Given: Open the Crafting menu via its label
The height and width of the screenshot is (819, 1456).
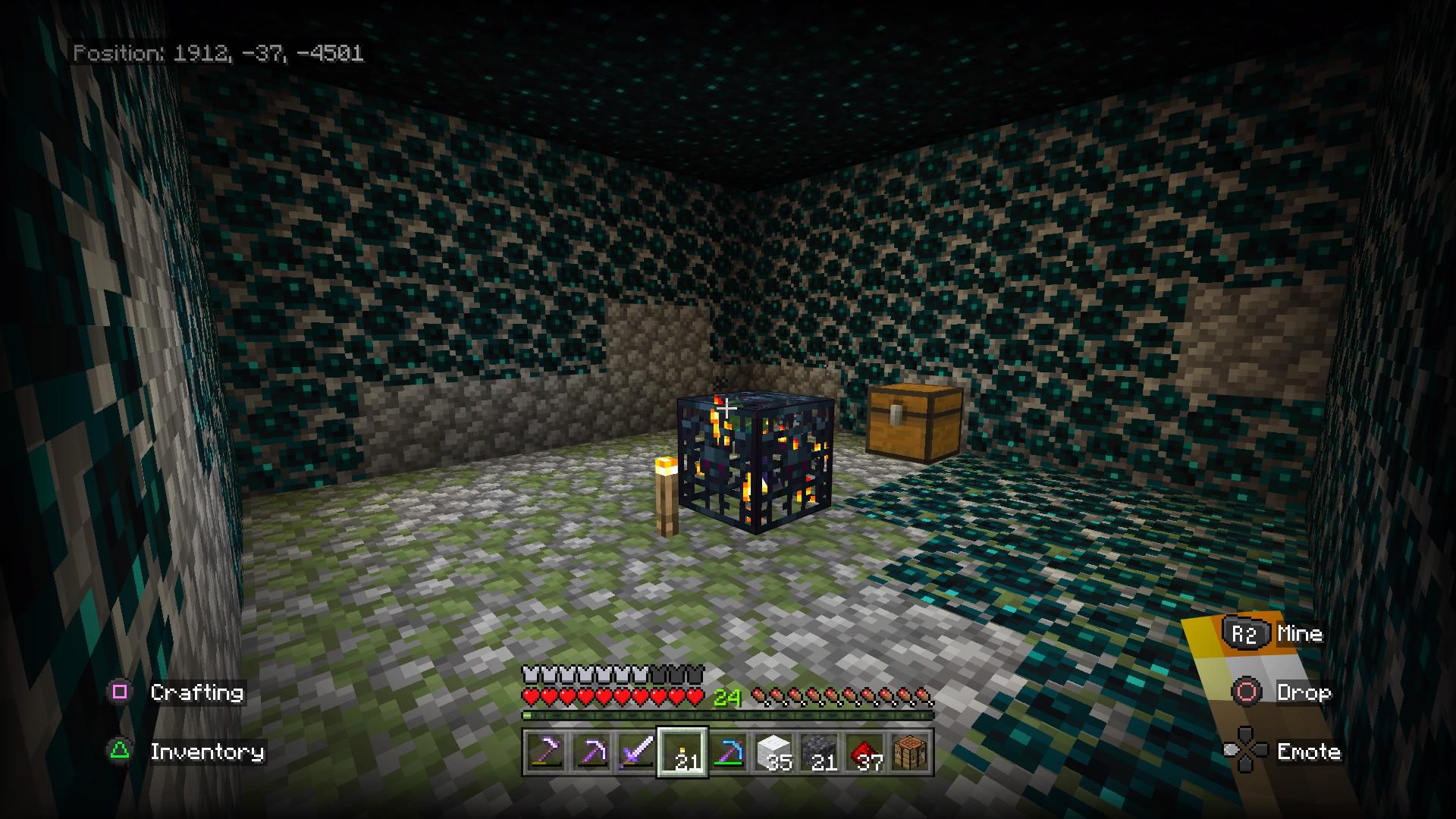Looking at the screenshot, I should click(197, 692).
